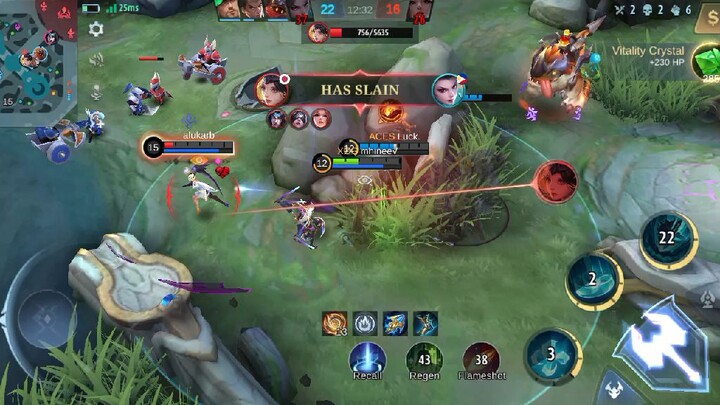
Task: Tap the white flame item icon
Action: pyautogui.click(x=364, y=323)
